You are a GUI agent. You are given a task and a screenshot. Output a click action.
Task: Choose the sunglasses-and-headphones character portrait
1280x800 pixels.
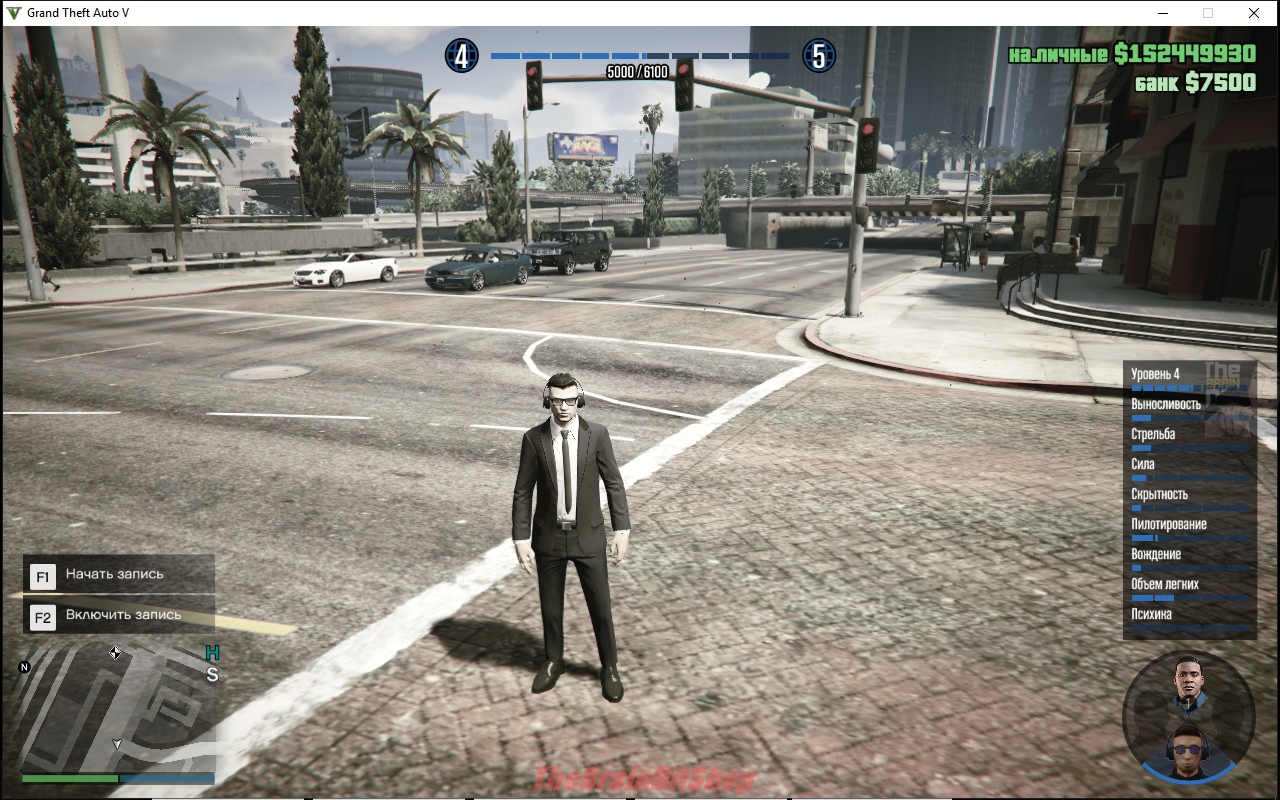pyautogui.click(x=1187, y=749)
